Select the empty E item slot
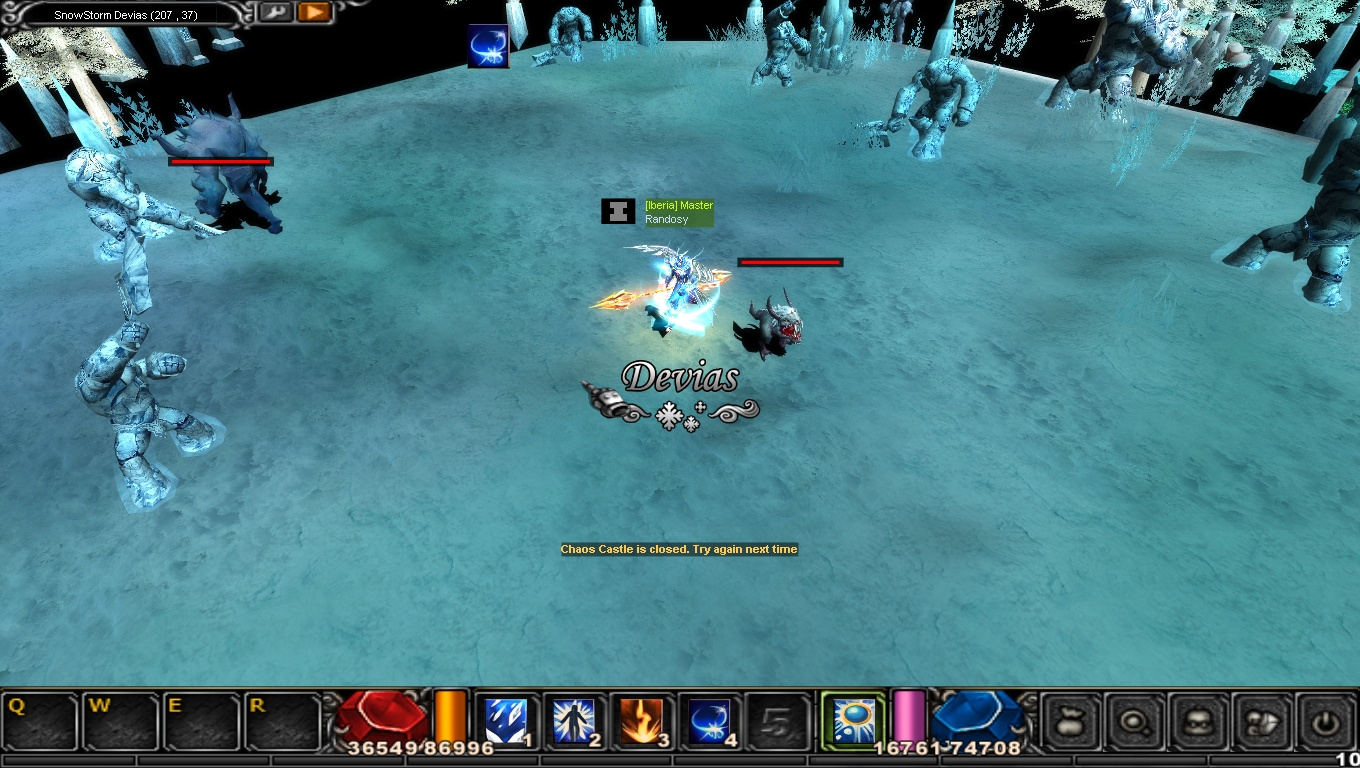Viewport: 1360px width, 768px height. tap(201, 721)
